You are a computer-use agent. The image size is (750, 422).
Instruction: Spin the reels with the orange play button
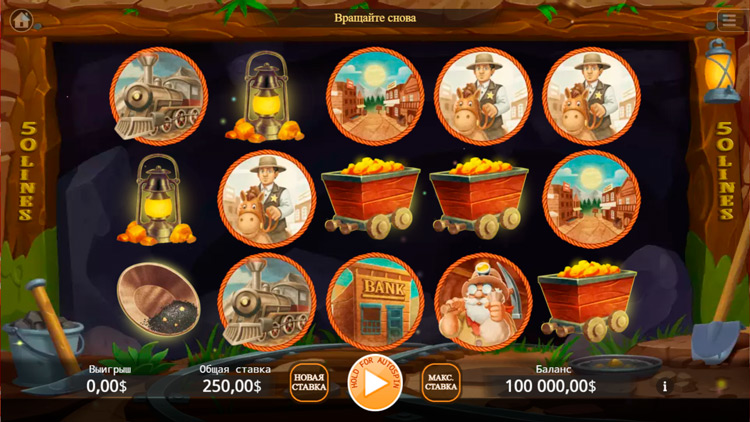coord(375,383)
